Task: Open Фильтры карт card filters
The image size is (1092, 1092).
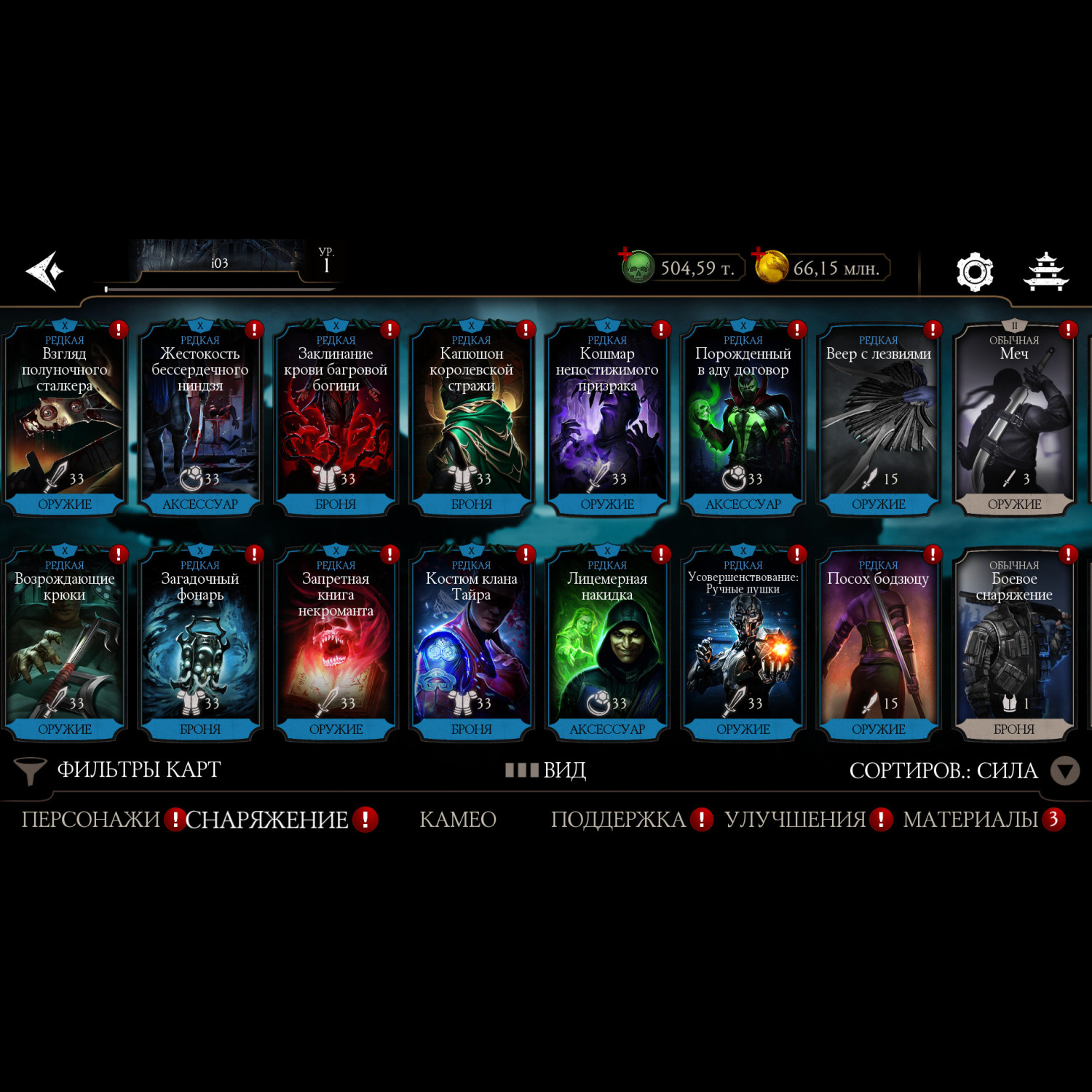Action: pos(118,769)
